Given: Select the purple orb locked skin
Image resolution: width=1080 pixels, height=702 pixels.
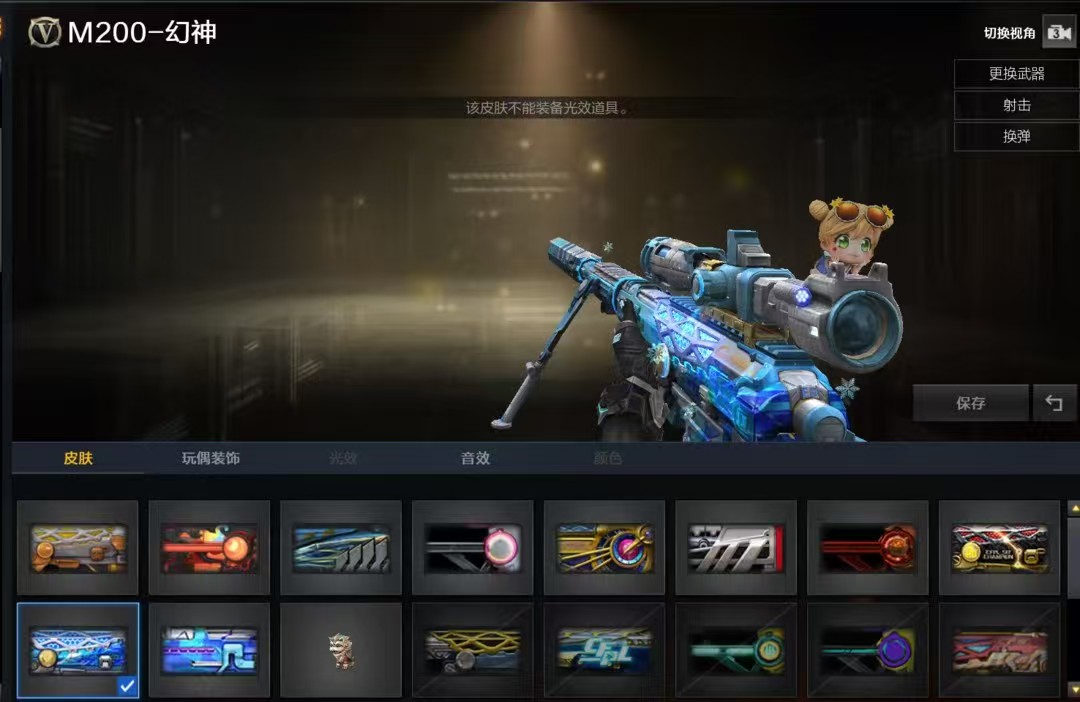Looking at the screenshot, I should [x=867, y=650].
